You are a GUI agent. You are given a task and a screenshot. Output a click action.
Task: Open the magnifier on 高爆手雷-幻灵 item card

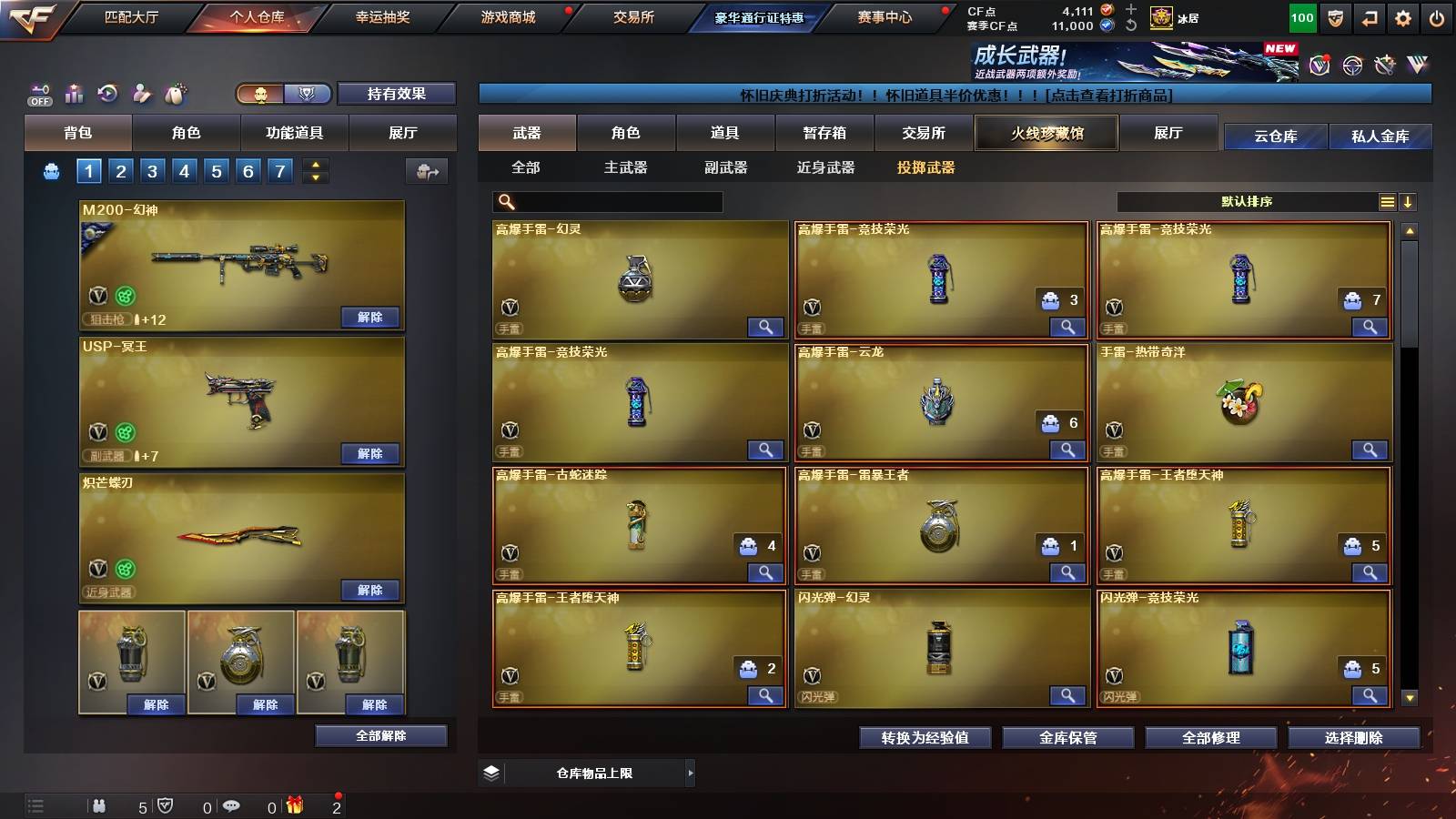767,326
